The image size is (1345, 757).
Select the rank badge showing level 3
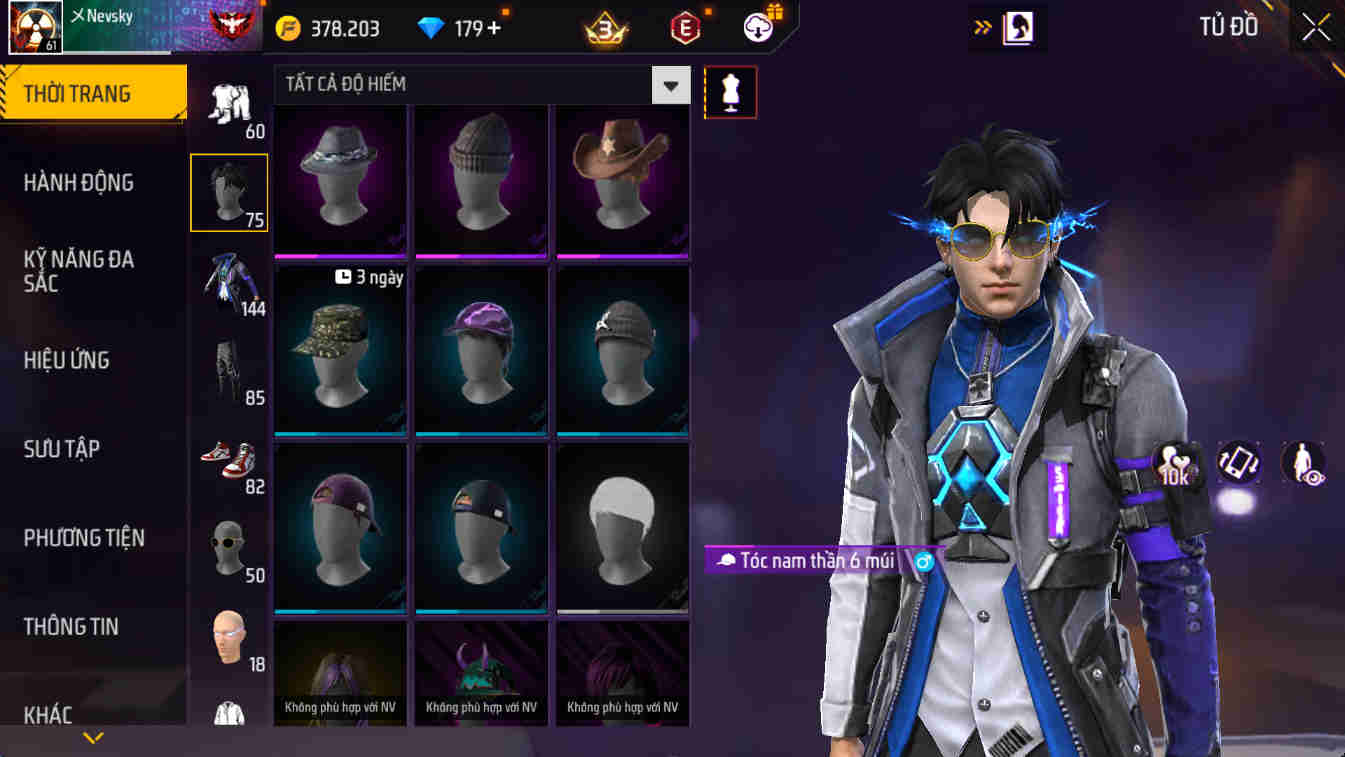pyautogui.click(x=603, y=27)
